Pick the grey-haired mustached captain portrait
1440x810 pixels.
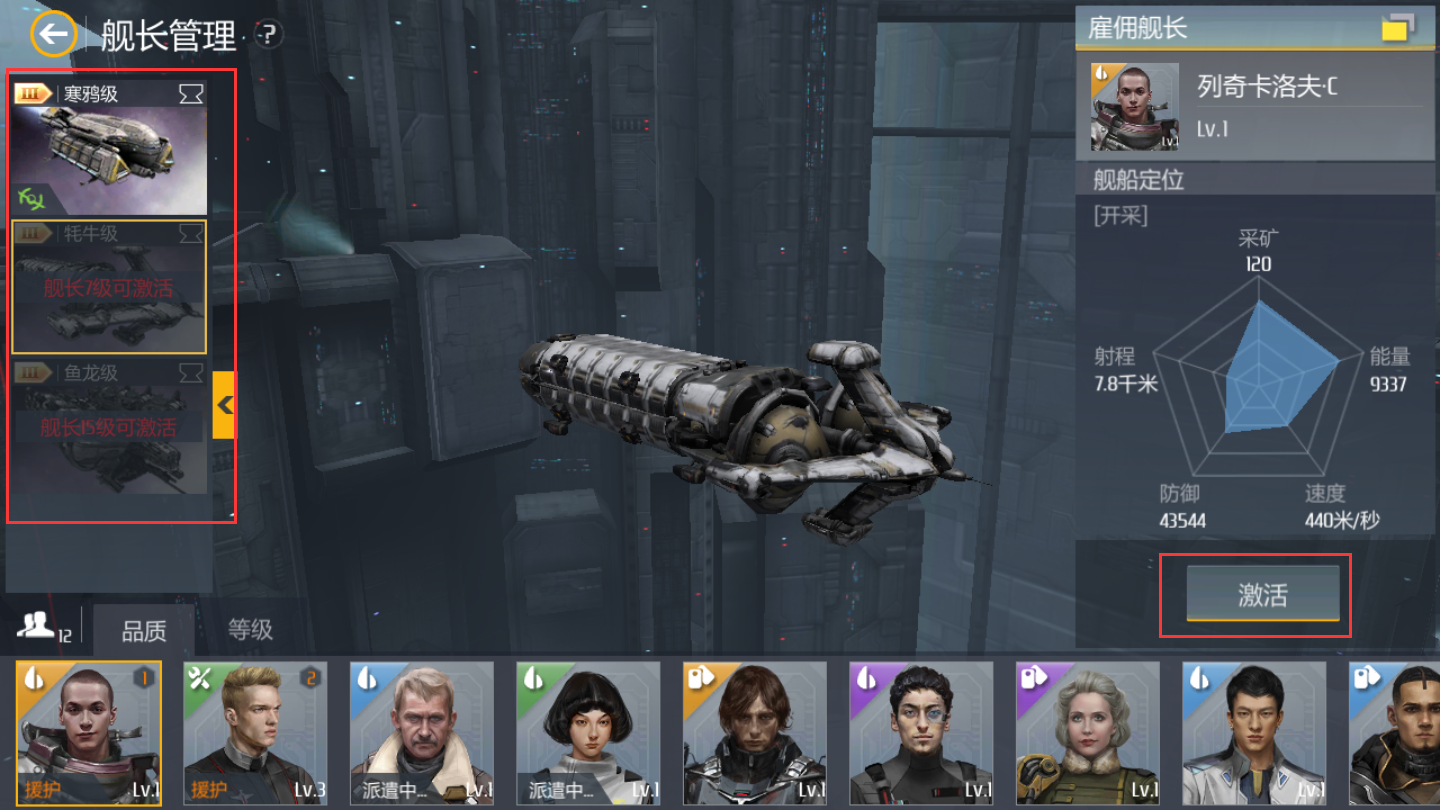point(422,733)
